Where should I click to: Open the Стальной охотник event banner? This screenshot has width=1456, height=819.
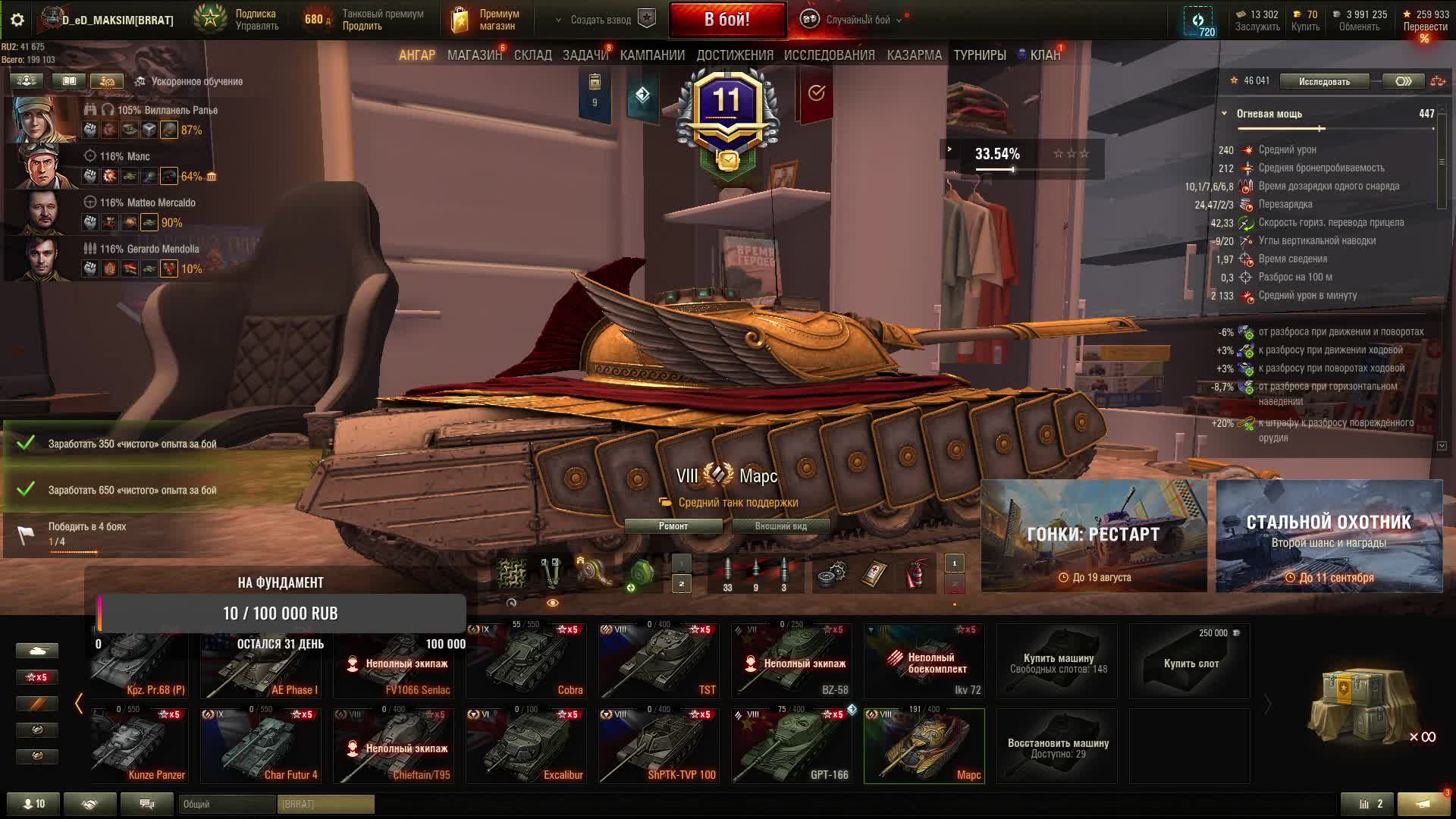point(1329,536)
